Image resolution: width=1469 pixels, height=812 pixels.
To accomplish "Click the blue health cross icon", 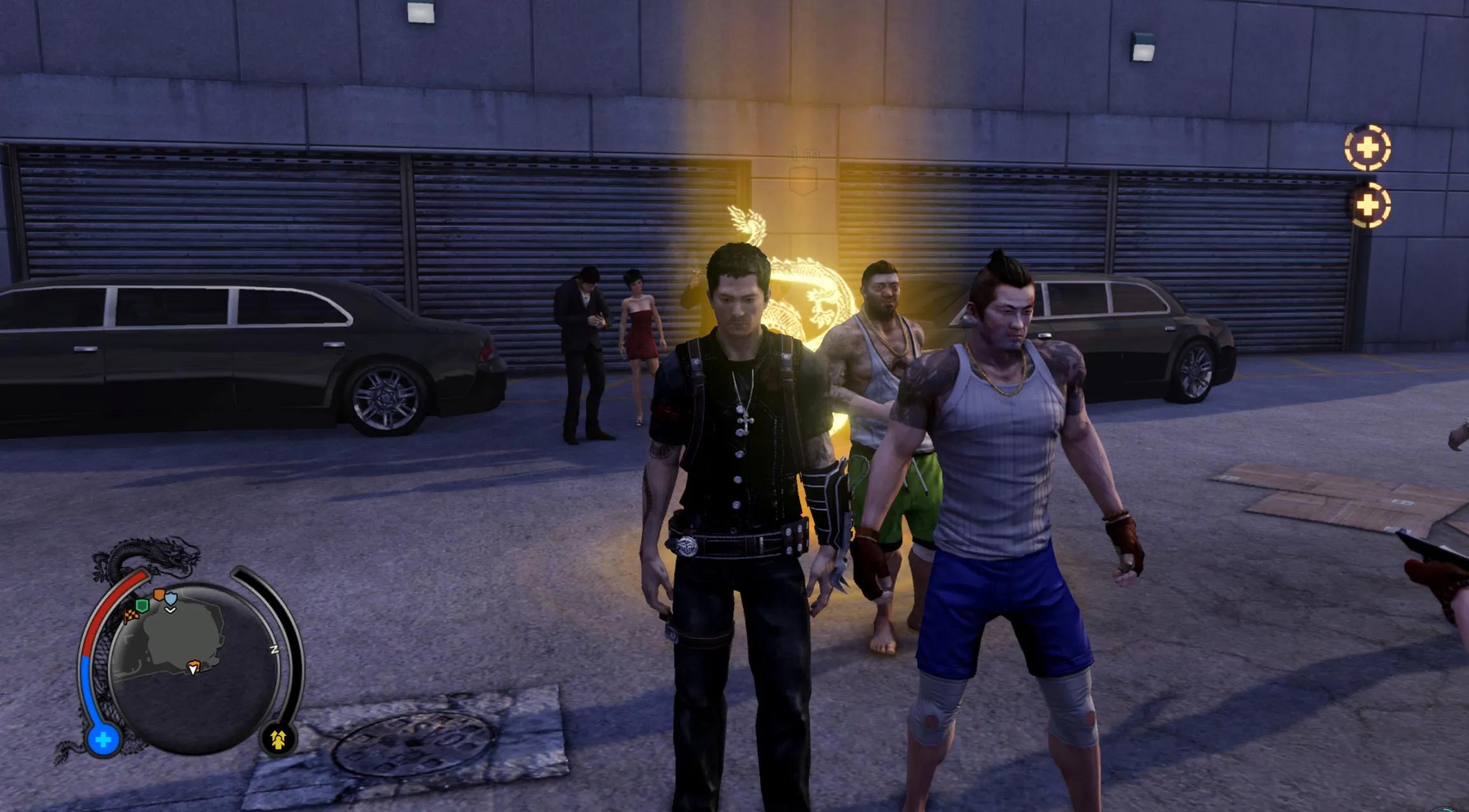I will pyautogui.click(x=103, y=740).
